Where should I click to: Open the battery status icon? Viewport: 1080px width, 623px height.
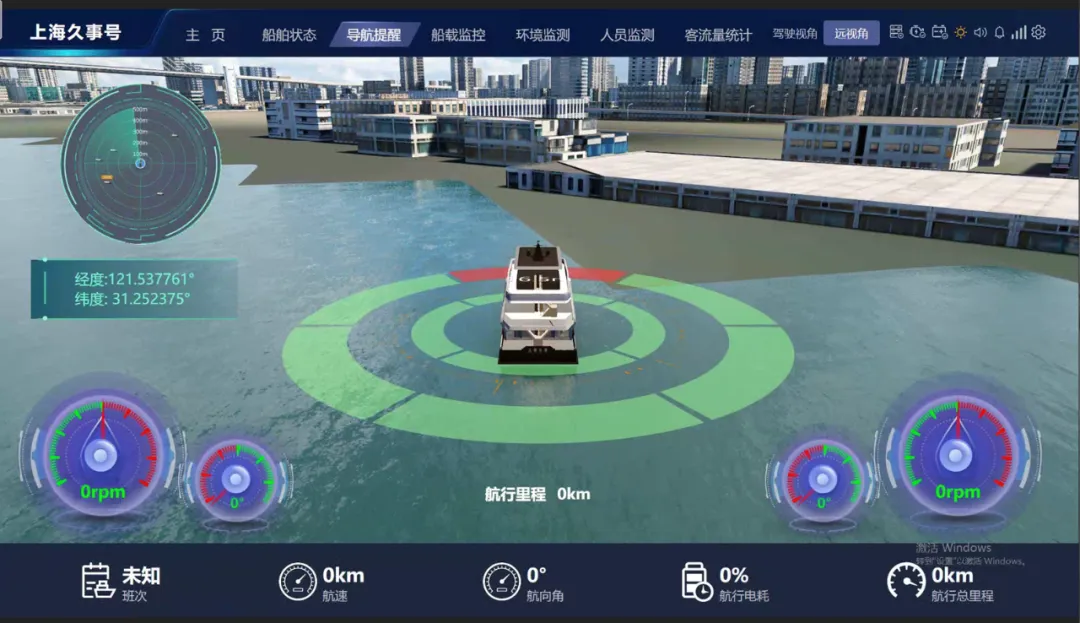tap(939, 32)
